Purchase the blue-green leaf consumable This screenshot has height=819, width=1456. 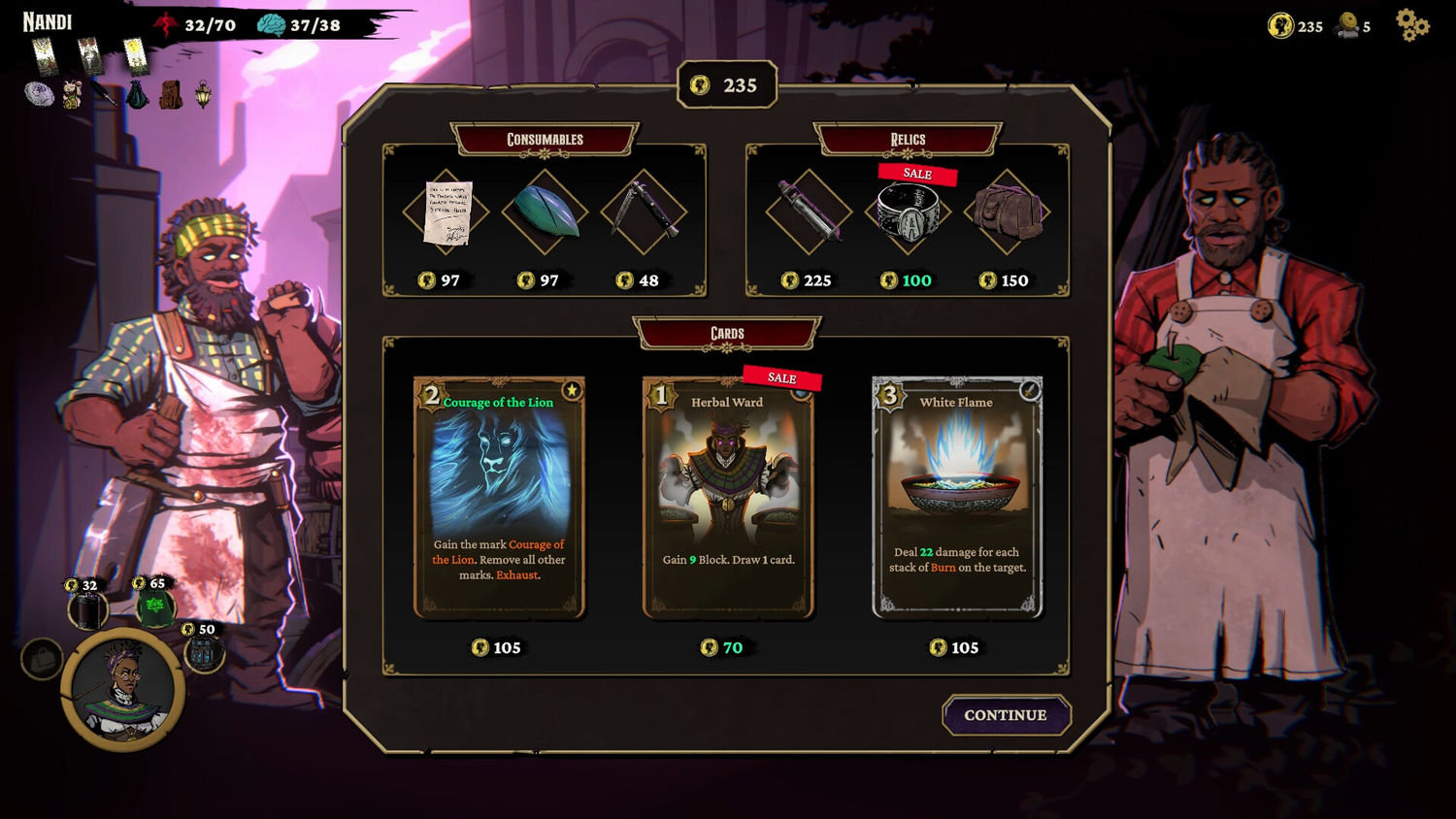point(546,213)
